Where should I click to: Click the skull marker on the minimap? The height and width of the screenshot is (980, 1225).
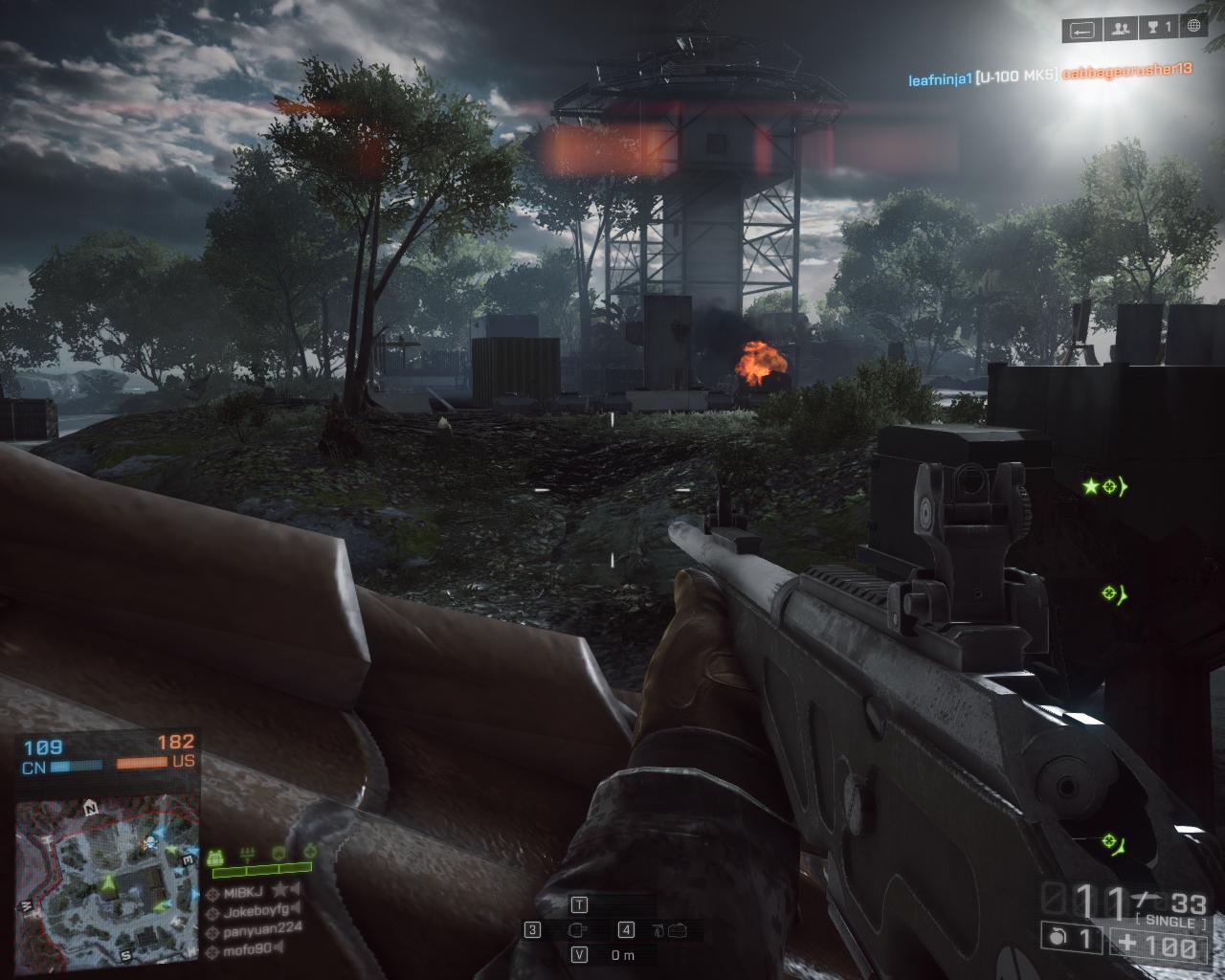[150, 843]
